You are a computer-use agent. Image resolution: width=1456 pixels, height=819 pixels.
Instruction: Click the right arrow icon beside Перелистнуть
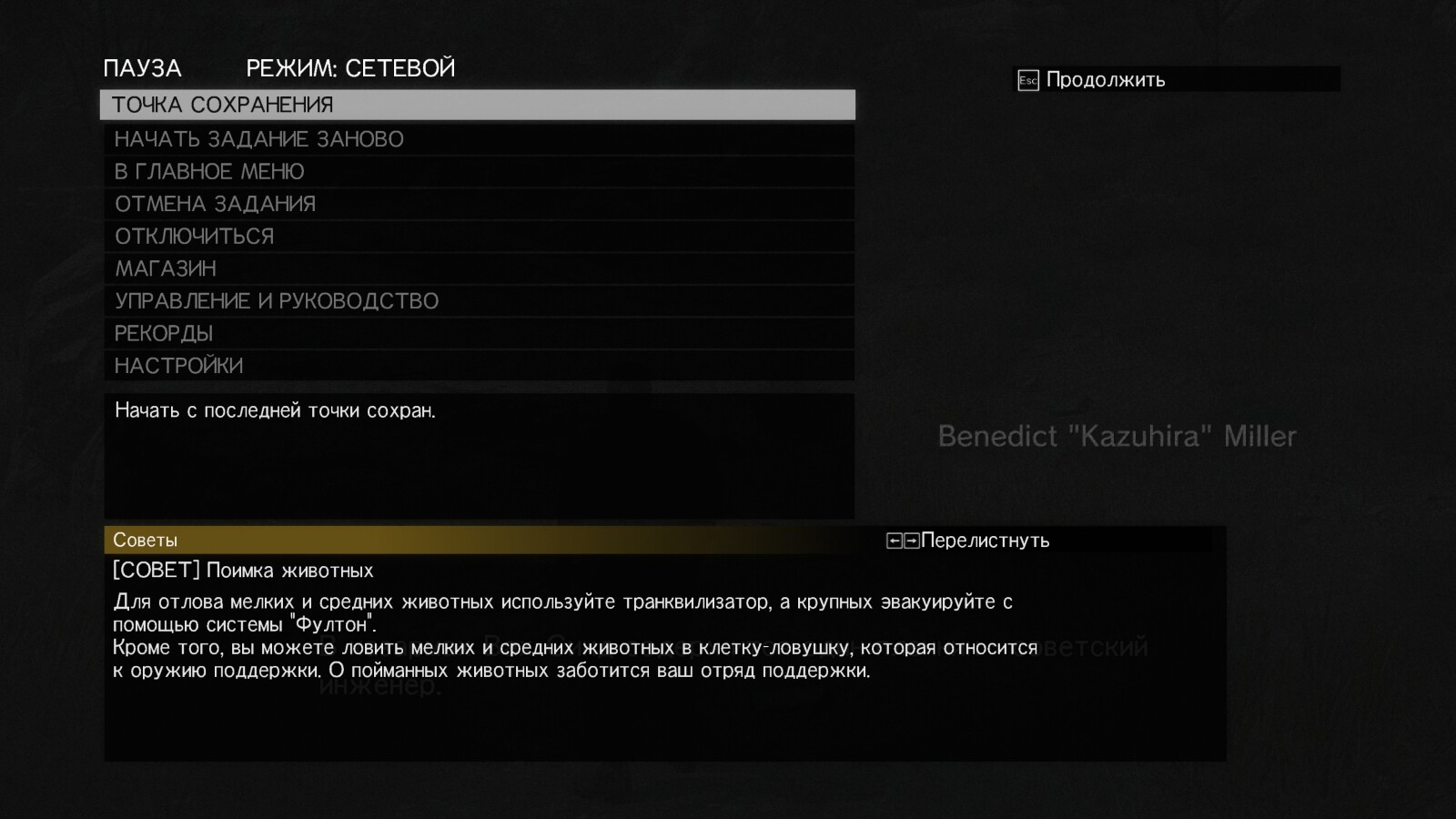[910, 540]
